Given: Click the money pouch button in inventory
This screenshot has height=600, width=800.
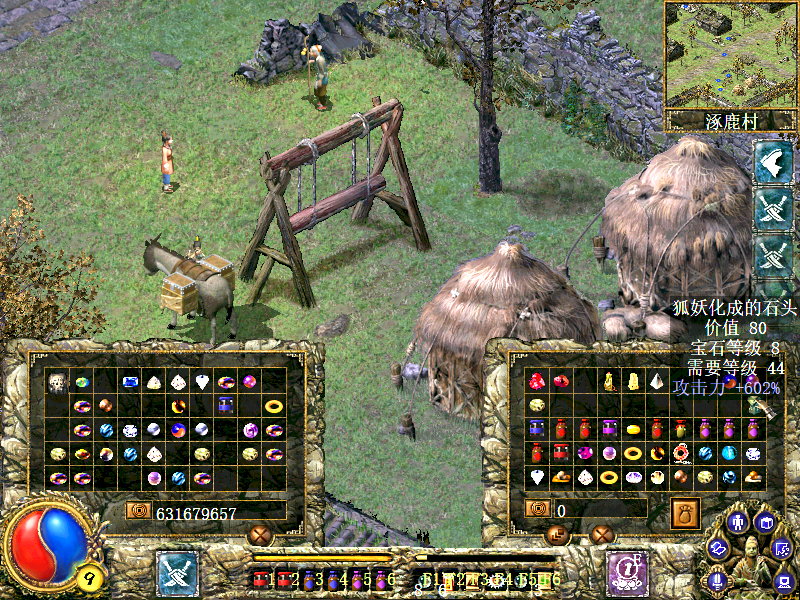Looking at the screenshot, I should click(x=684, y=514).
